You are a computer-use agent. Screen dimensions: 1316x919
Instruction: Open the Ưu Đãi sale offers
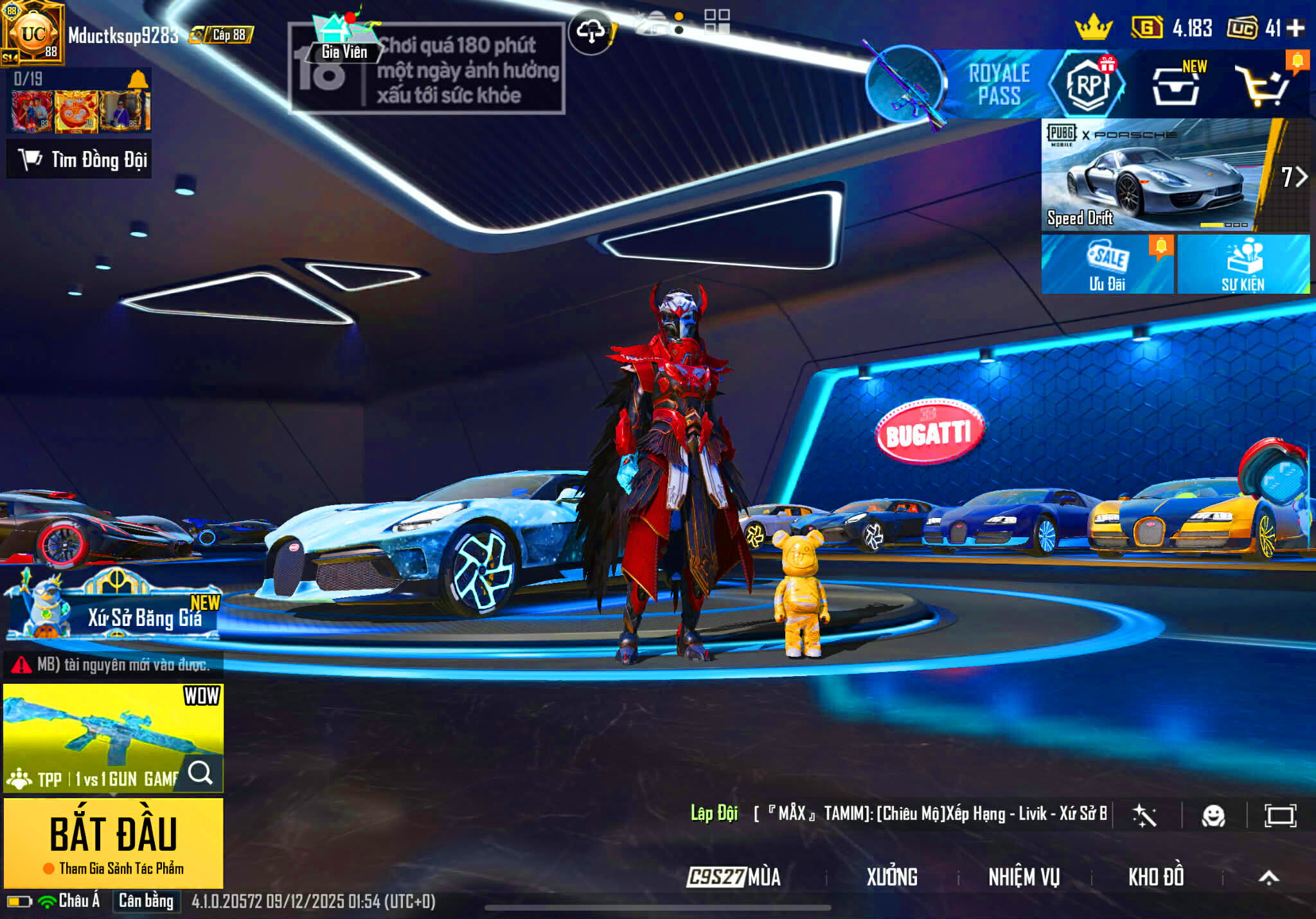1107,264
